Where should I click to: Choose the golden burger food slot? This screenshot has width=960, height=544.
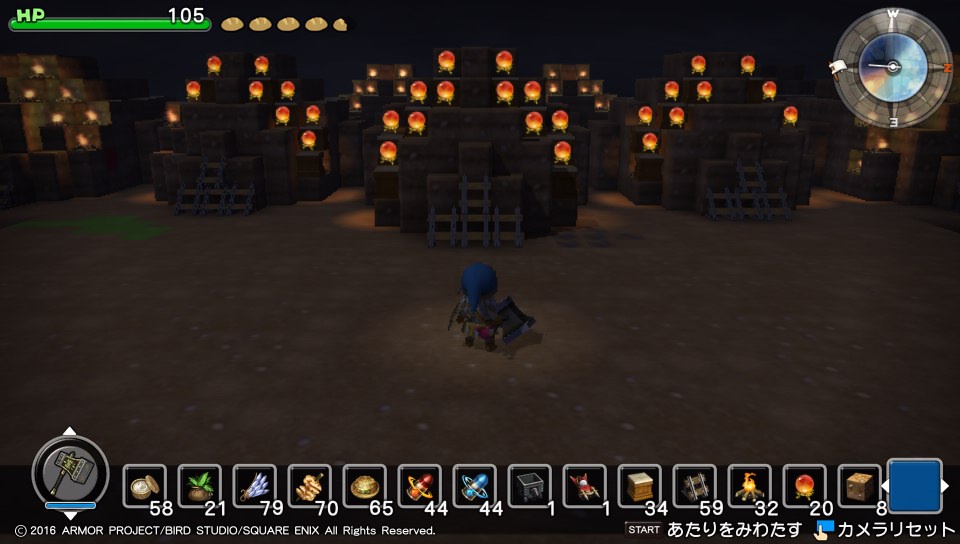pos(365,487)
